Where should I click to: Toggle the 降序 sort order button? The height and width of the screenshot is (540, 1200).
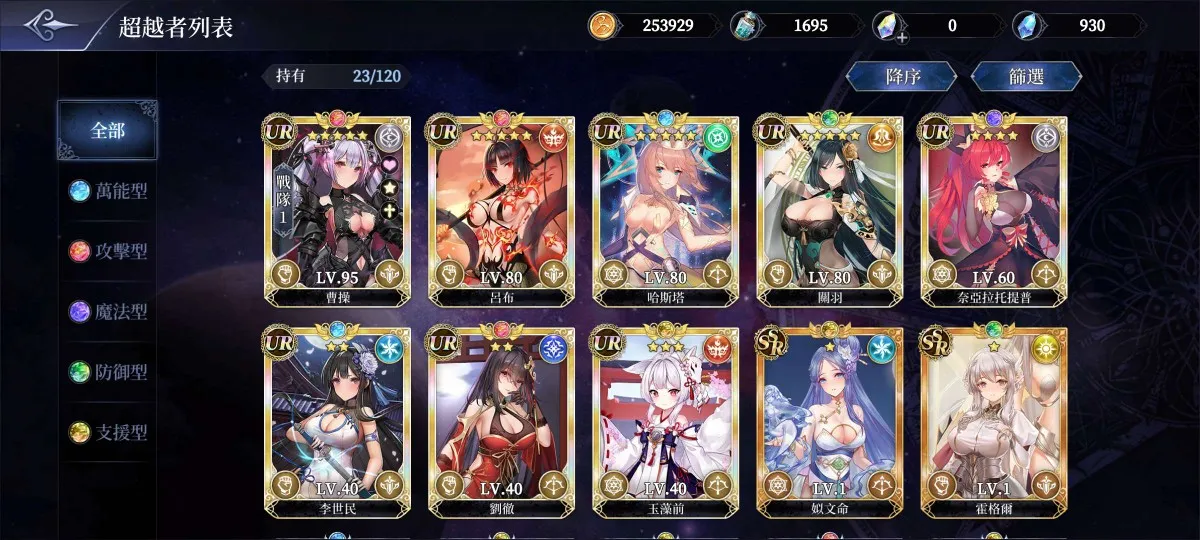click(x=901, y=77)
